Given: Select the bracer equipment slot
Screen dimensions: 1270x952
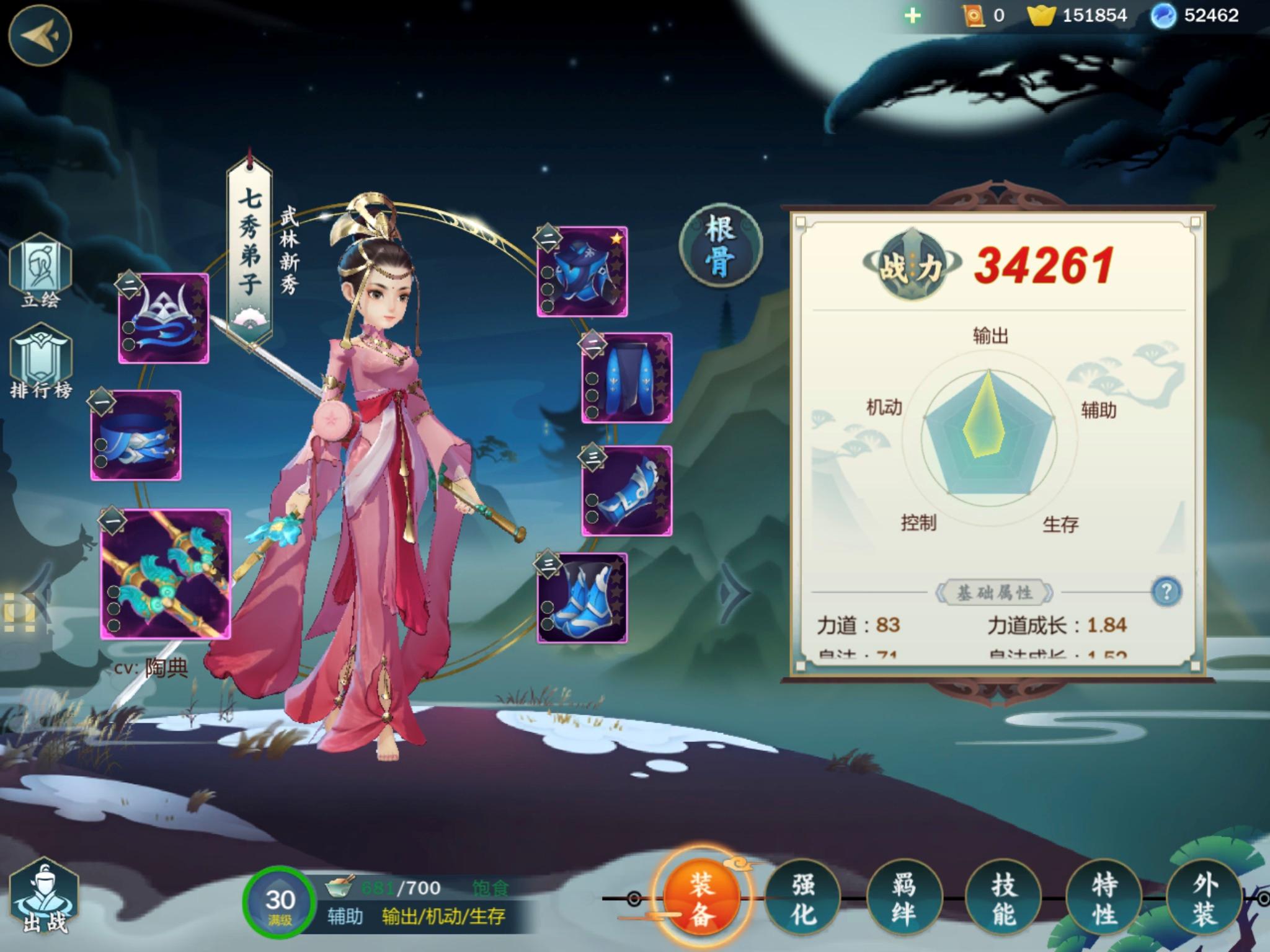Looking at the screenshot, I should 627,490.
